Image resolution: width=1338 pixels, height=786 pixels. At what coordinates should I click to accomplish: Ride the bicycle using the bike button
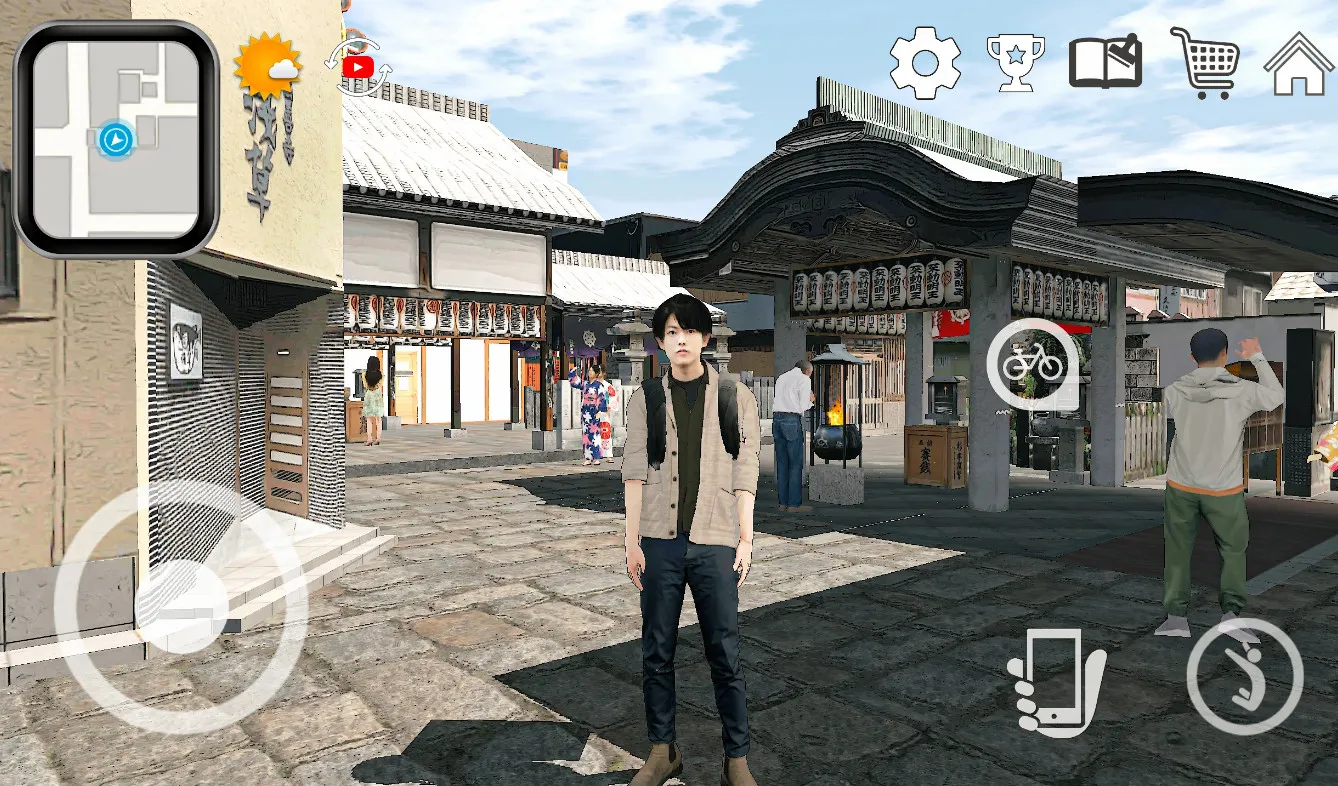[x=1033, y=364]
